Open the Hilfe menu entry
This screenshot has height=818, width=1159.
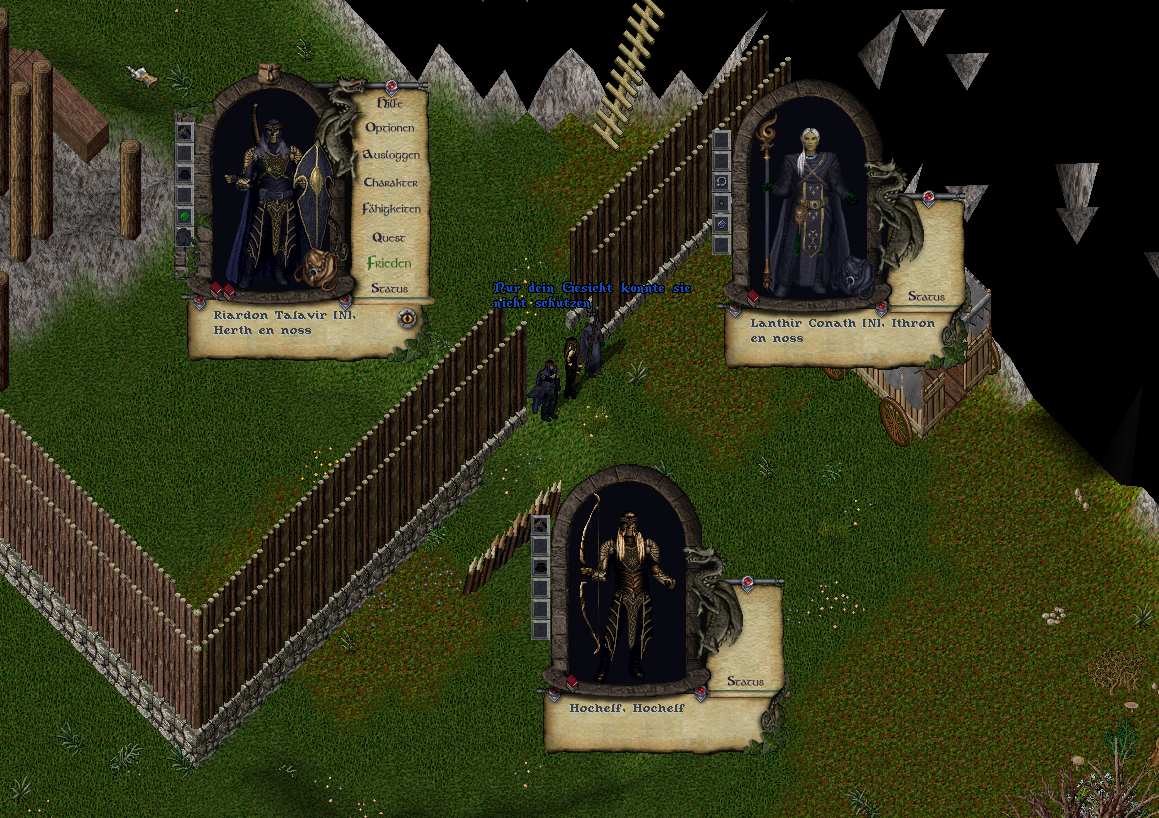[389, 102]
